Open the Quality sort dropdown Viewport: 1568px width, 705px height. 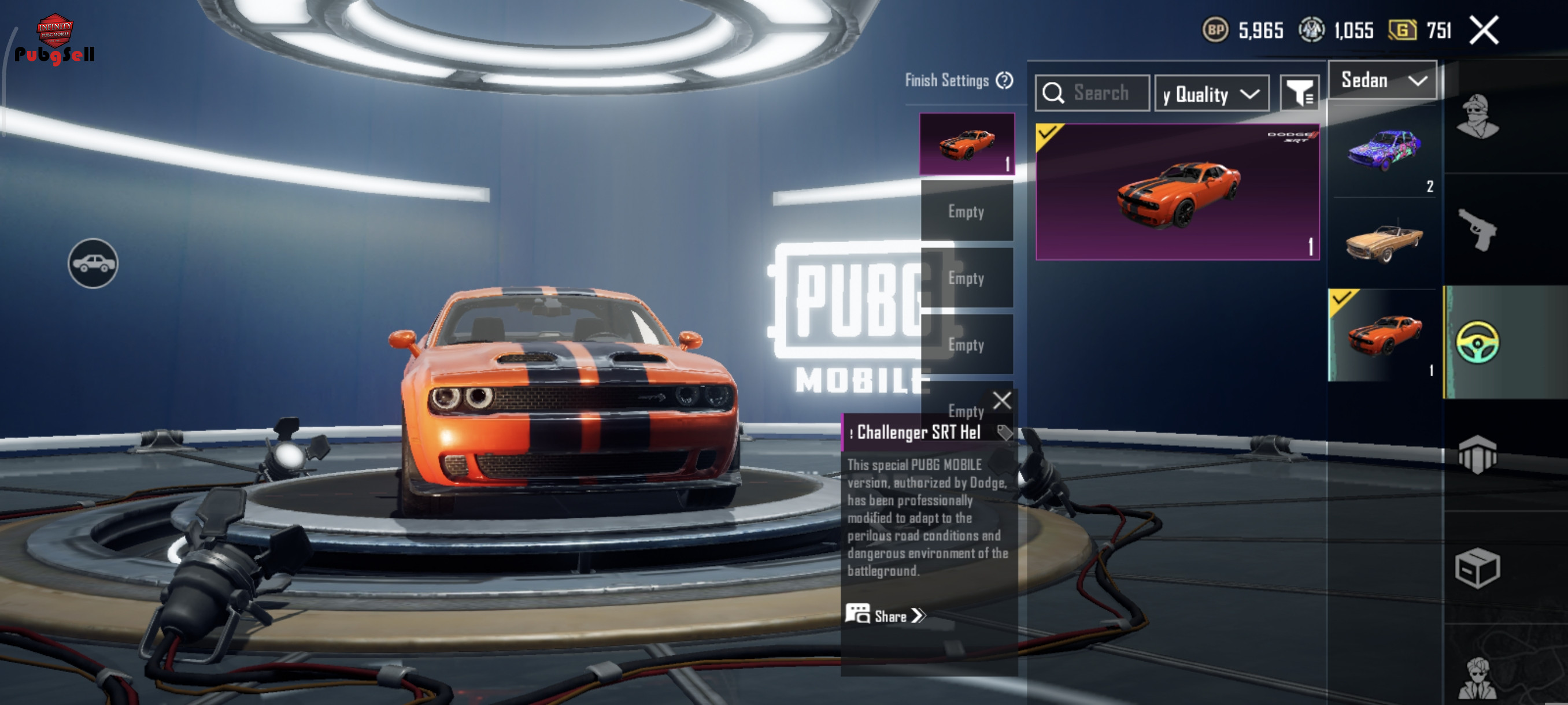point(1211,94)
